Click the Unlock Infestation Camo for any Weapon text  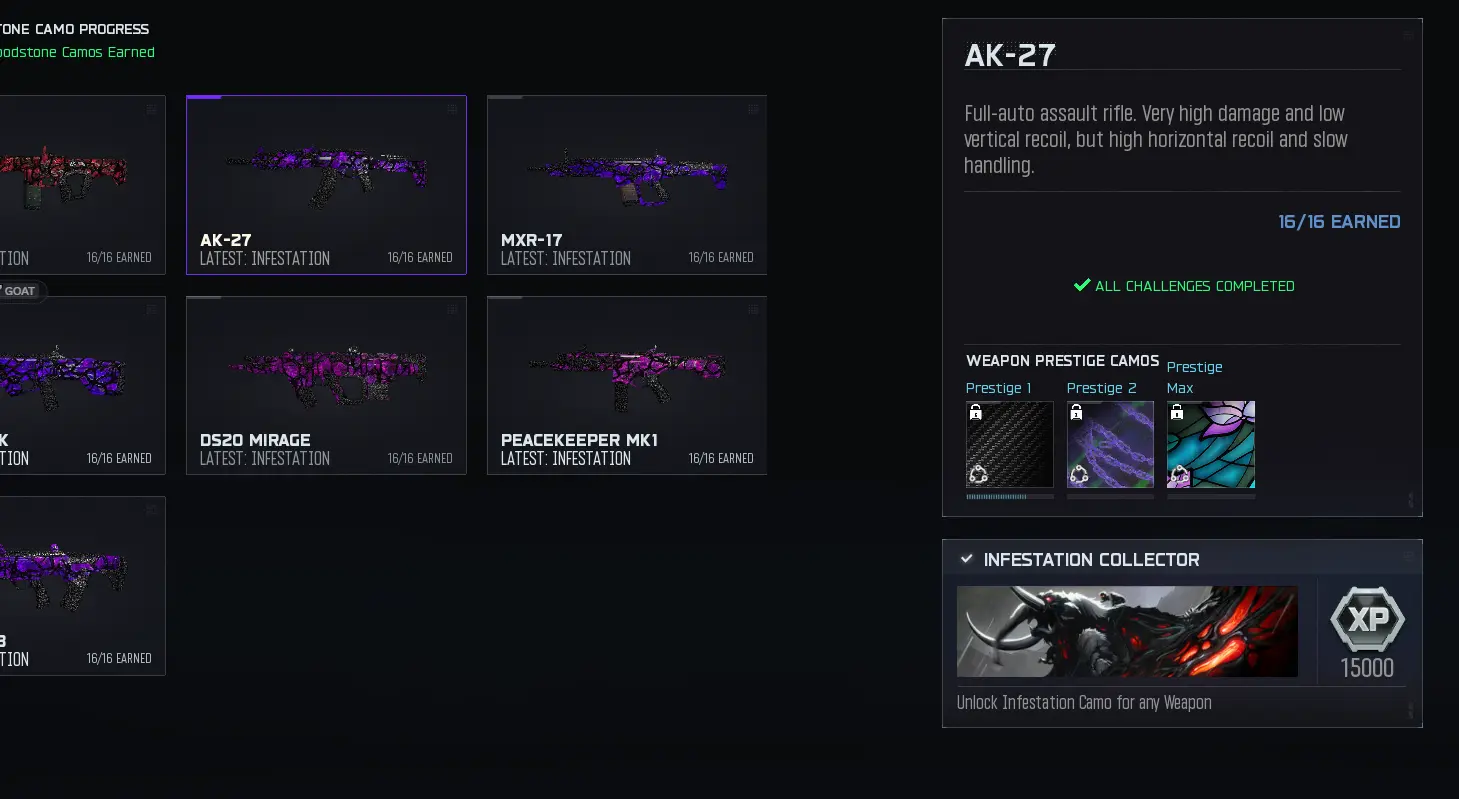tap(1083, 703)
